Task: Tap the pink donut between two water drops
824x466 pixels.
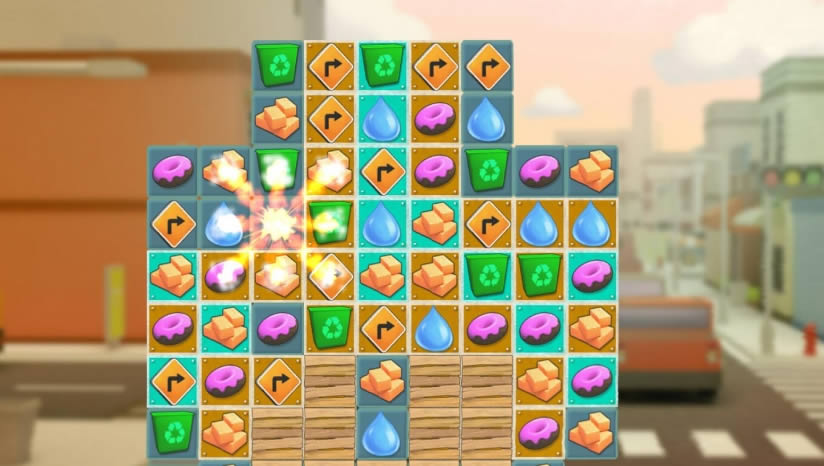Action: pyautogui.click(x=434, y=117)
